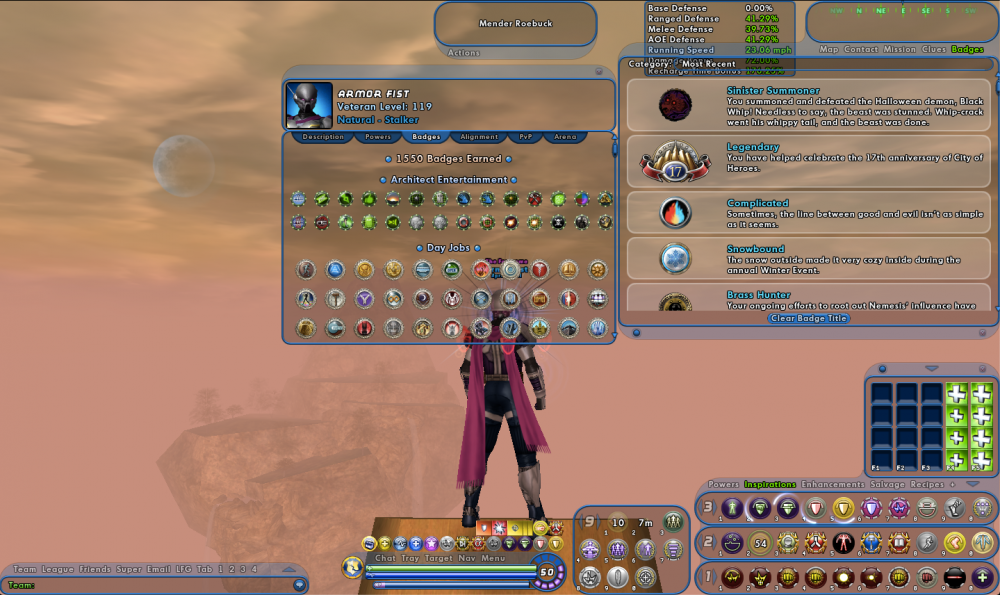Click the Actions button under Mender Roebuck
The height and width of the screenshot is (595, 1000).
pyautogui.click(x=464, y=53)
